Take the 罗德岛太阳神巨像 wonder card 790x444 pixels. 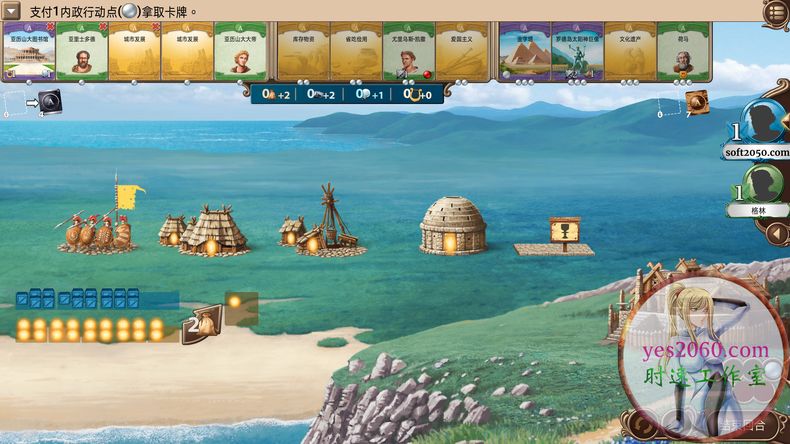[577, 52]
